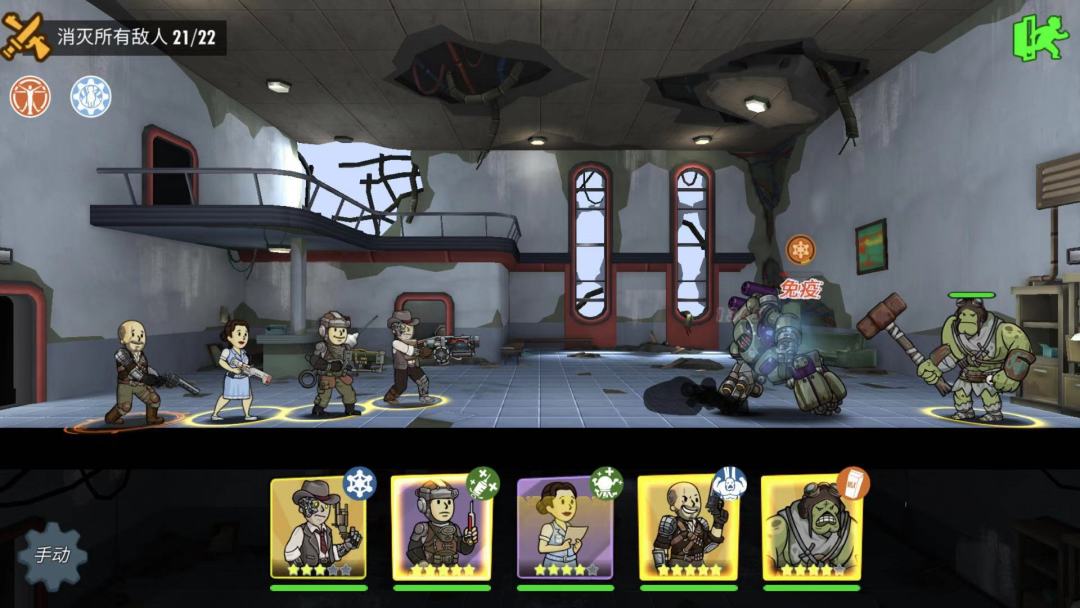Click the crossed swords objective tracker

coord(24,37)
